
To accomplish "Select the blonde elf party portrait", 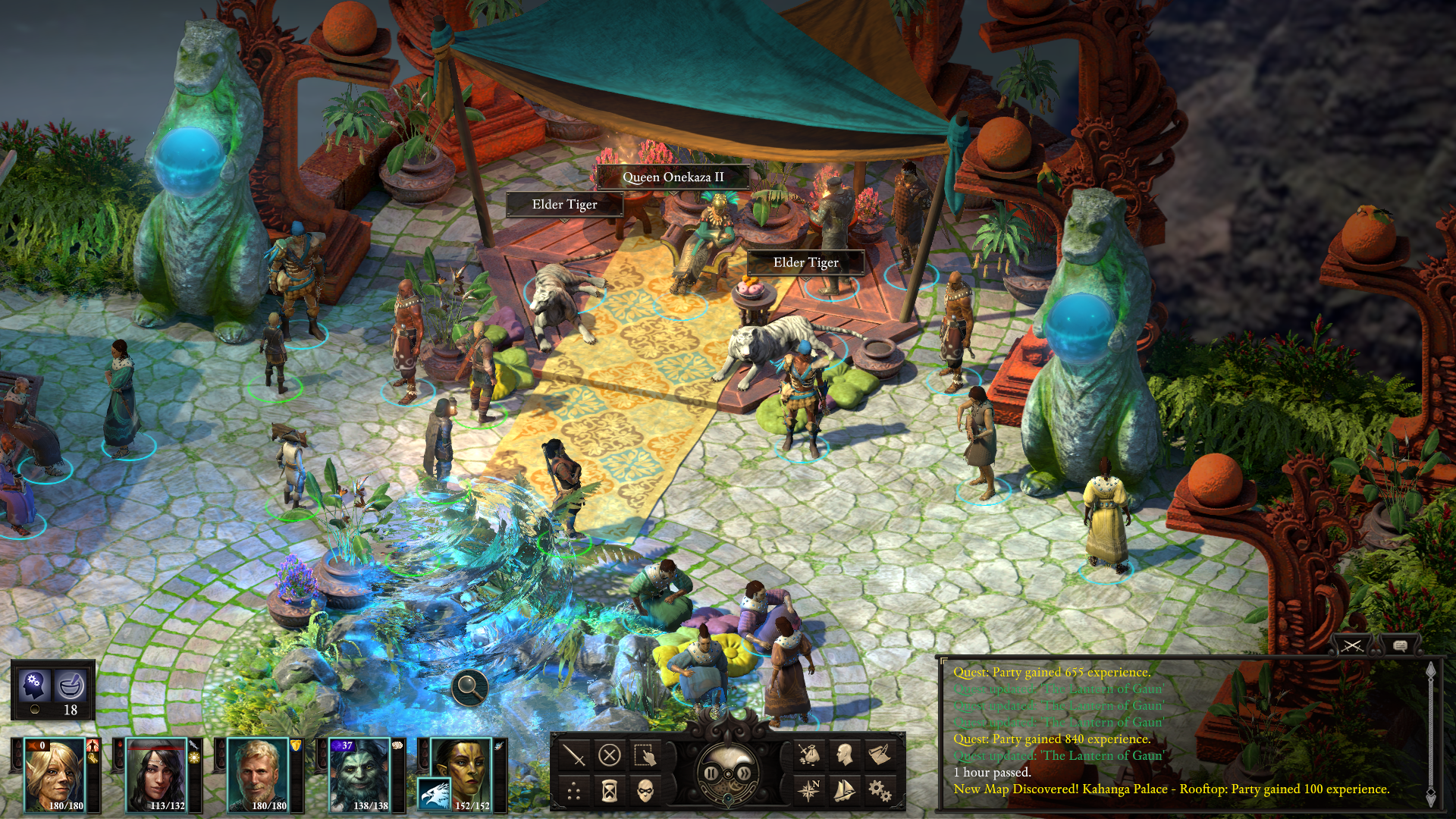I will coord(54,775).
